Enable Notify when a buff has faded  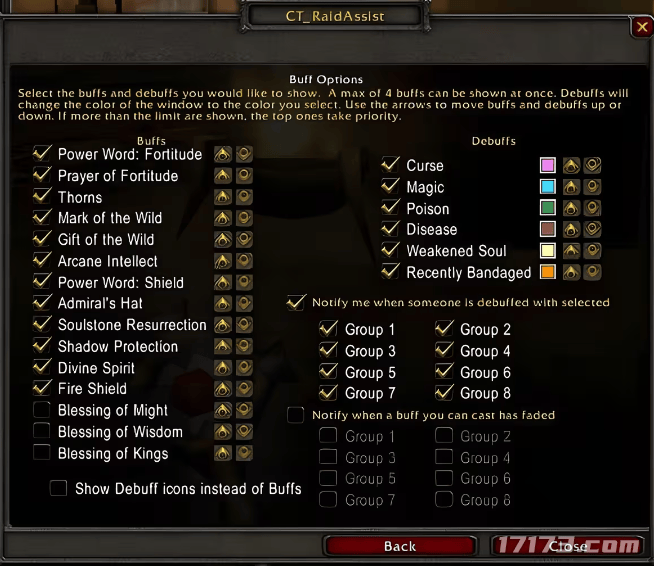pos(296,414)
